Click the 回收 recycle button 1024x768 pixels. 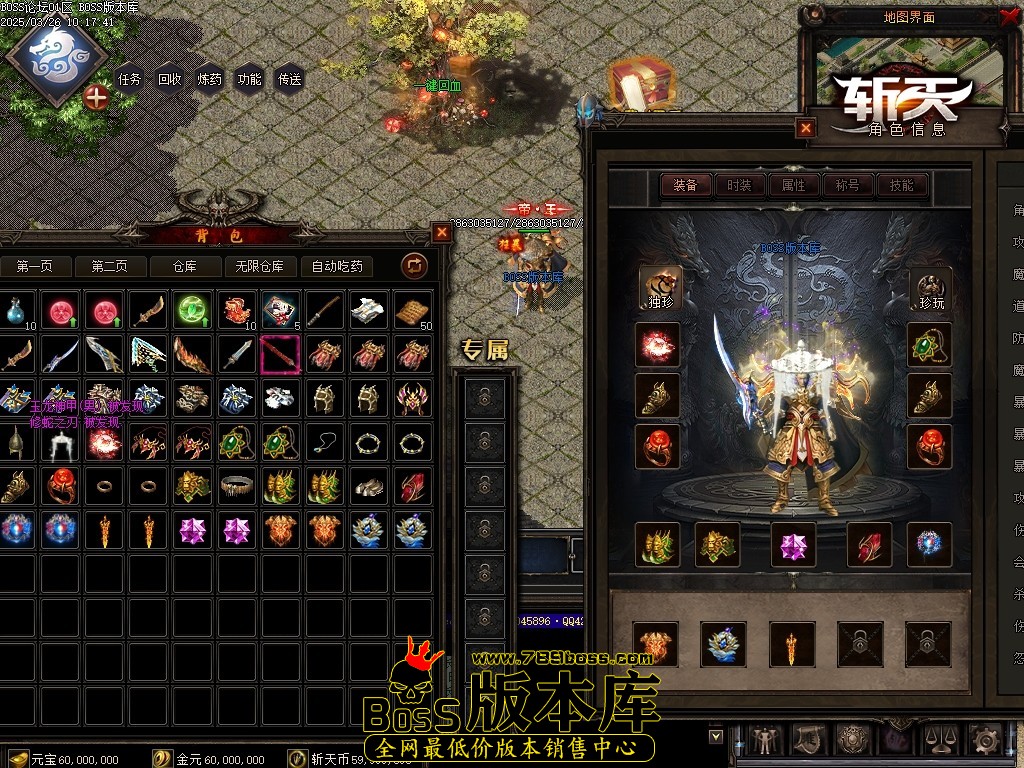pyautogui.click(x=170, y=79)
